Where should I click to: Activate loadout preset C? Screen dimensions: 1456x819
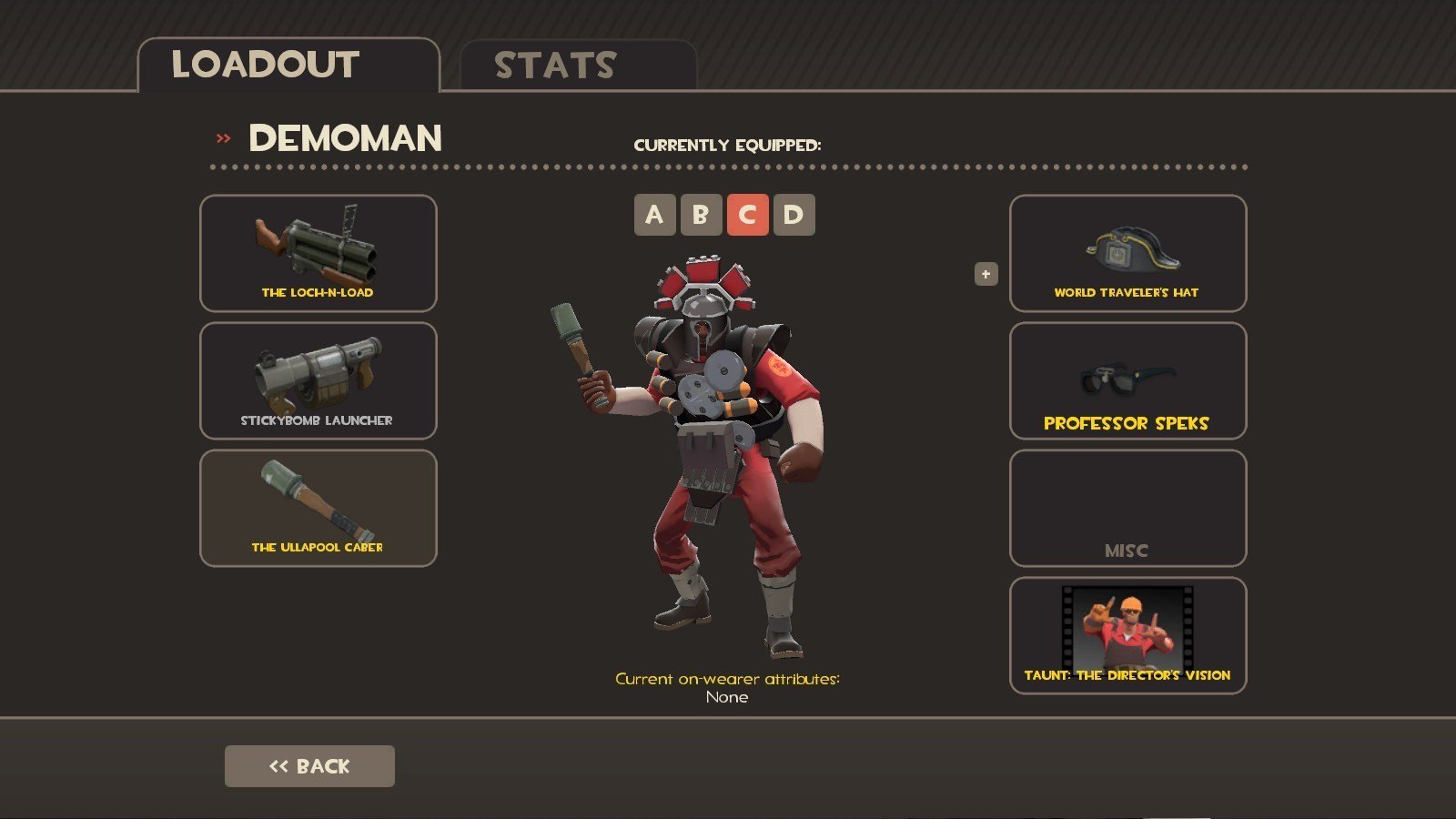tap(747, 215)
